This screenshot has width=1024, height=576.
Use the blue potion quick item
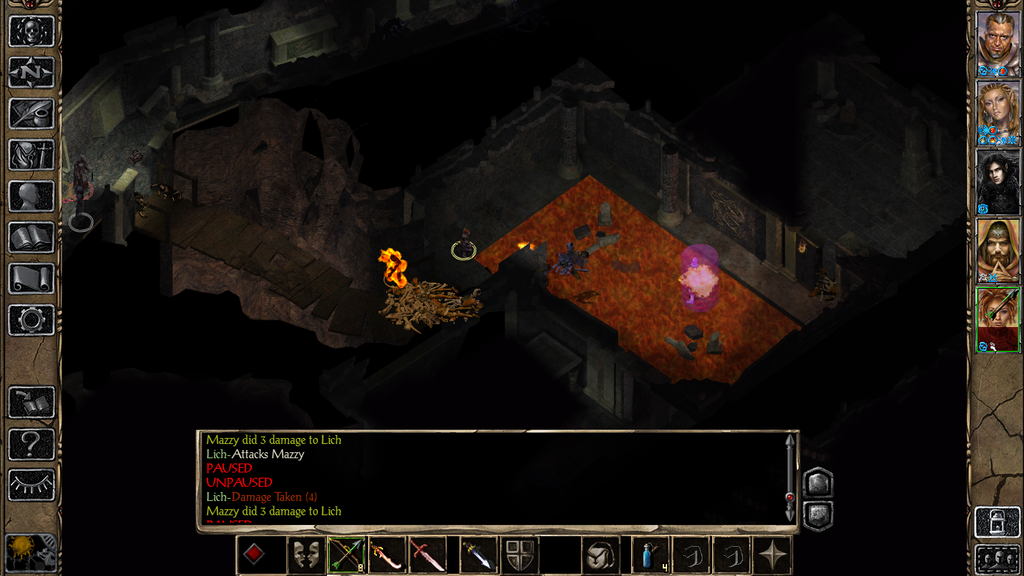coord(649,555)
